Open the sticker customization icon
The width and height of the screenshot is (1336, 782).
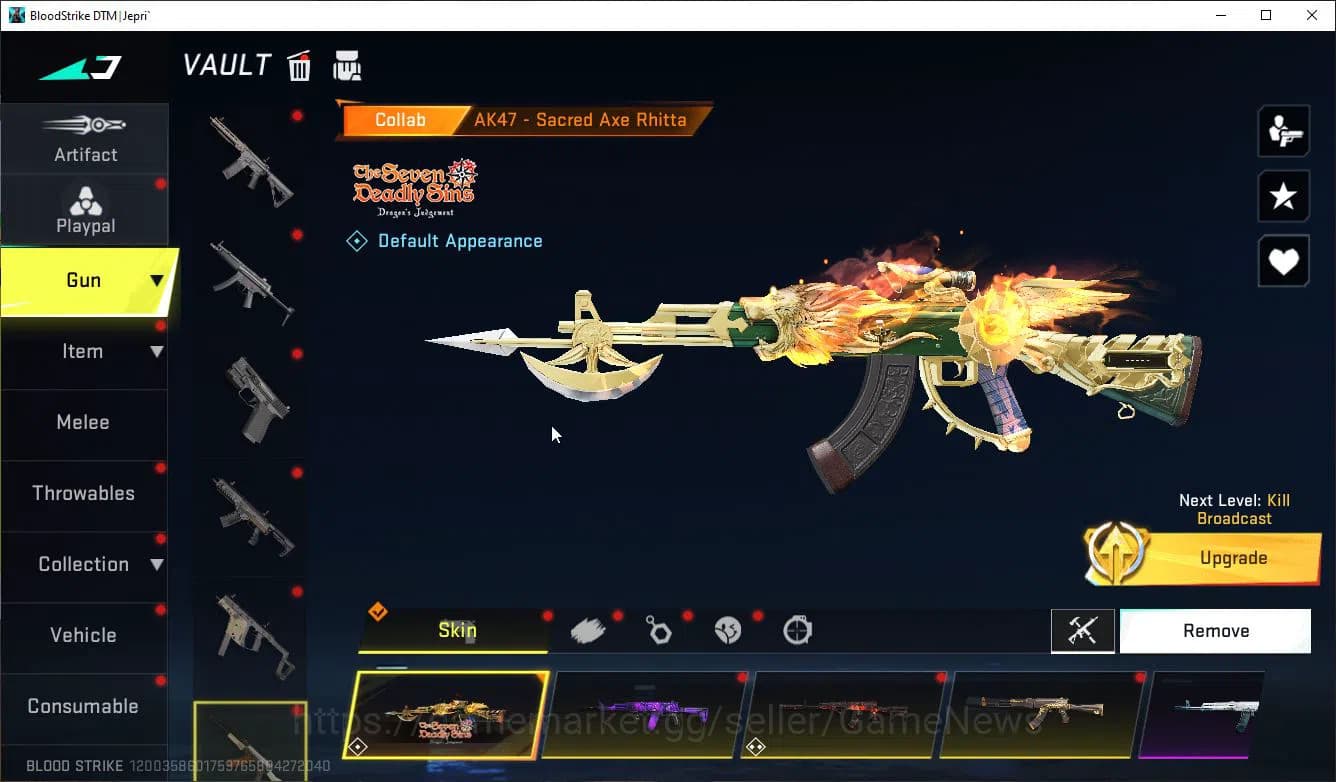tap(728, 628)
